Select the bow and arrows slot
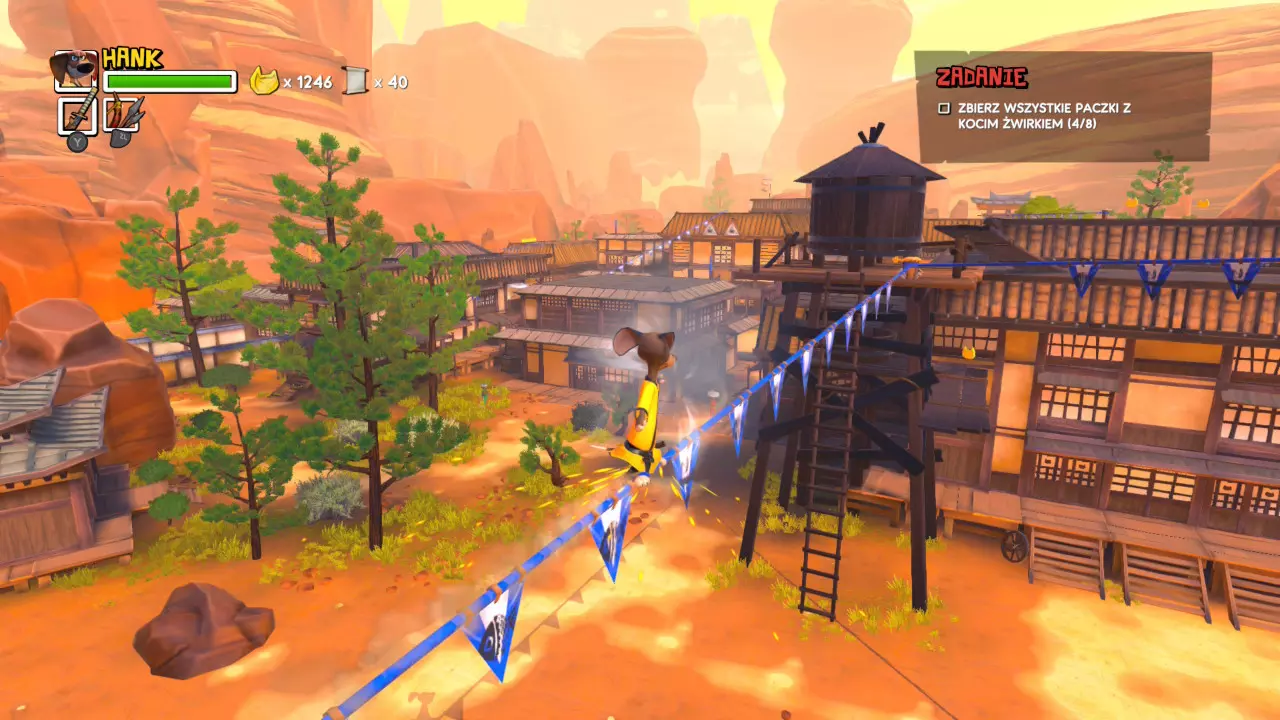1280x720 pixels. (124, 116)
